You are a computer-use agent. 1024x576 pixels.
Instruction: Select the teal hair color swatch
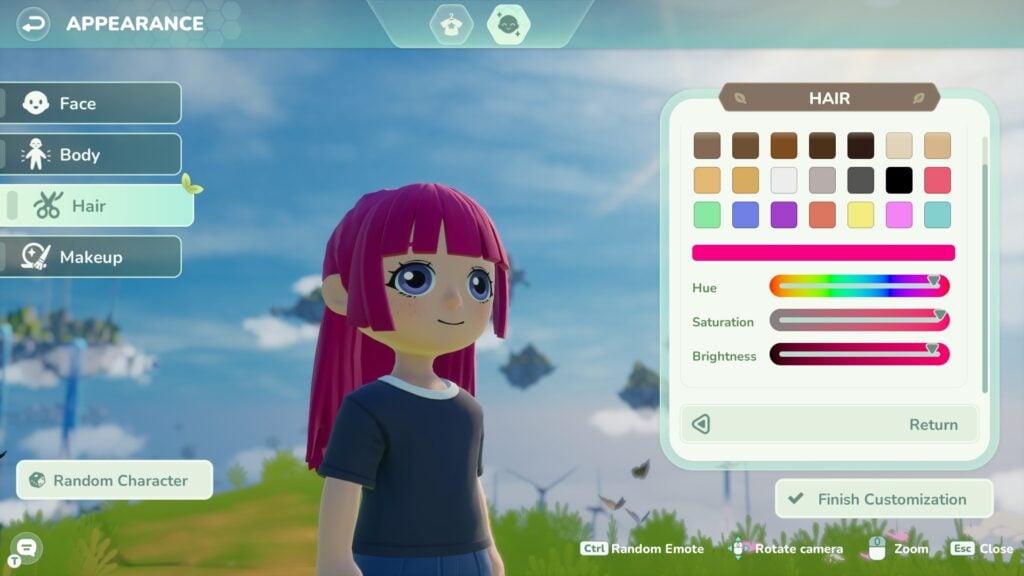[x=937, y=215]
